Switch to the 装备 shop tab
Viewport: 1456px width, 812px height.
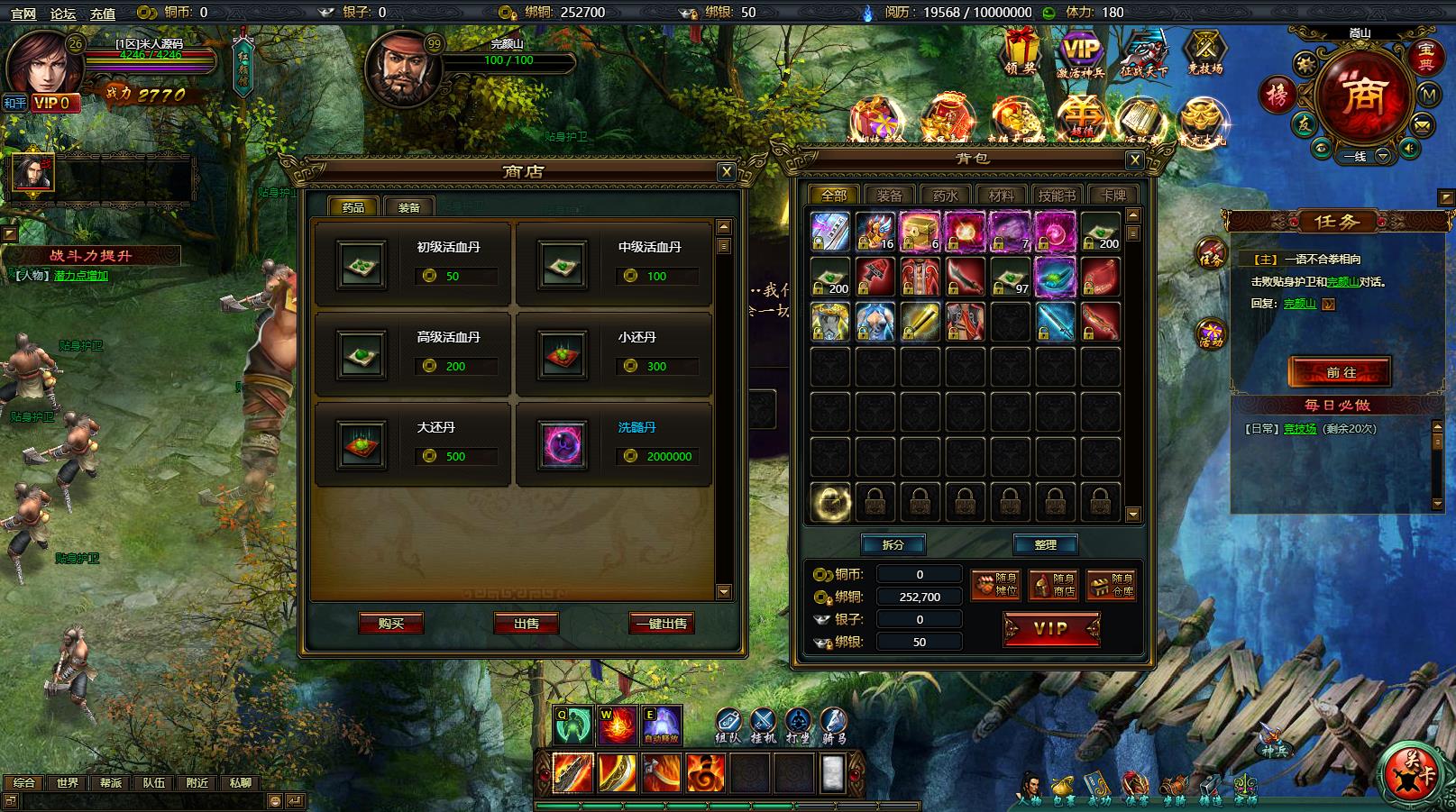408,207
